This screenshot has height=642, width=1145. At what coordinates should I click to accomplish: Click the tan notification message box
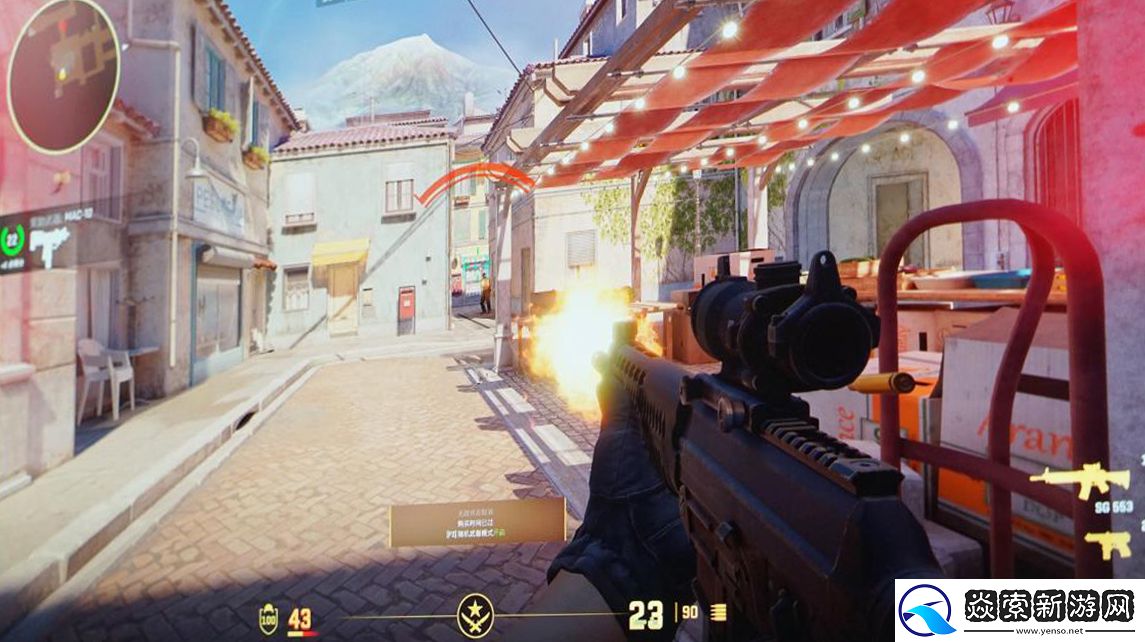coord(477,522)
